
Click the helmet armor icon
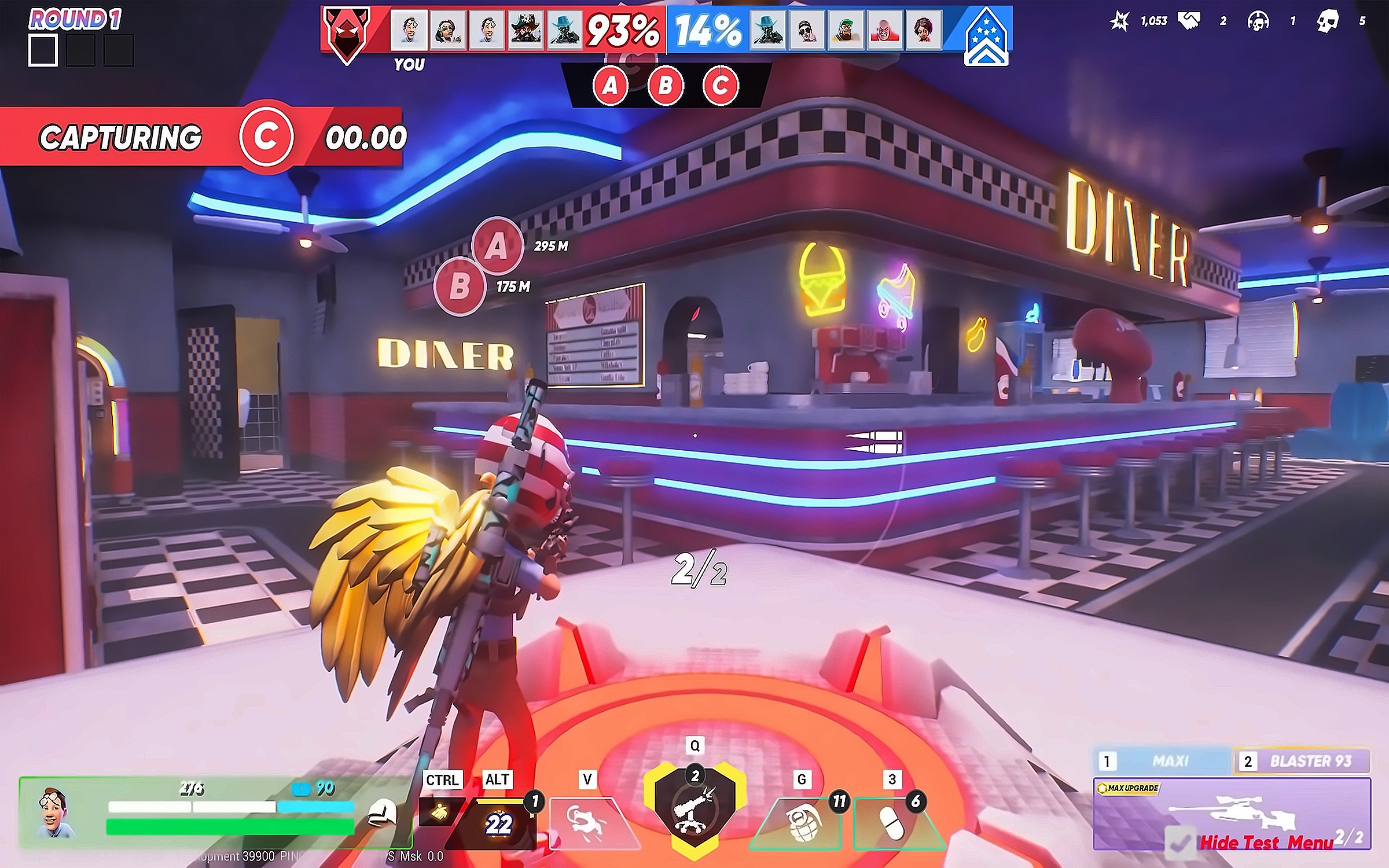pos(383,812)
